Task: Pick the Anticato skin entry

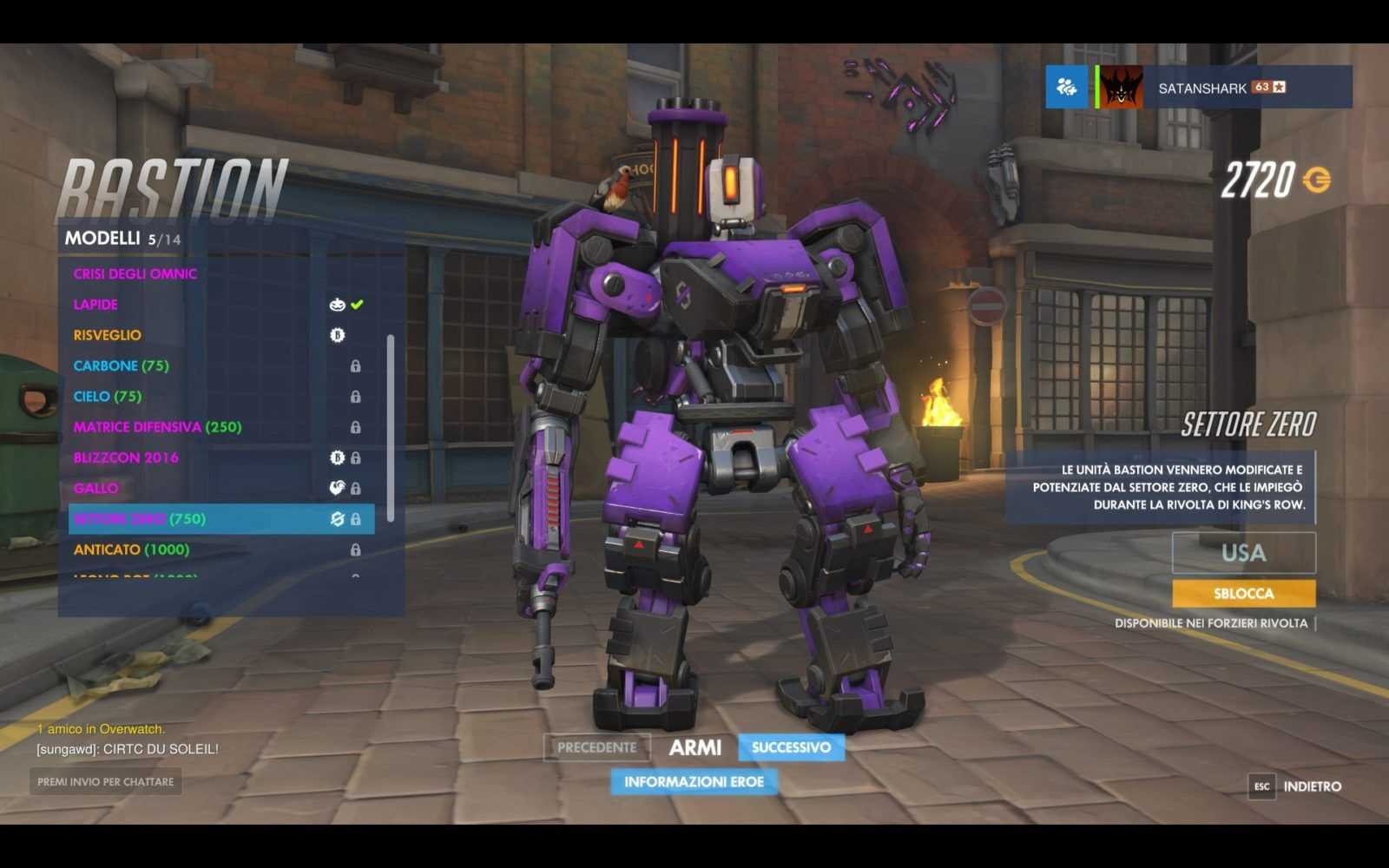Action: pyautogui.click(x=131, y=549)
